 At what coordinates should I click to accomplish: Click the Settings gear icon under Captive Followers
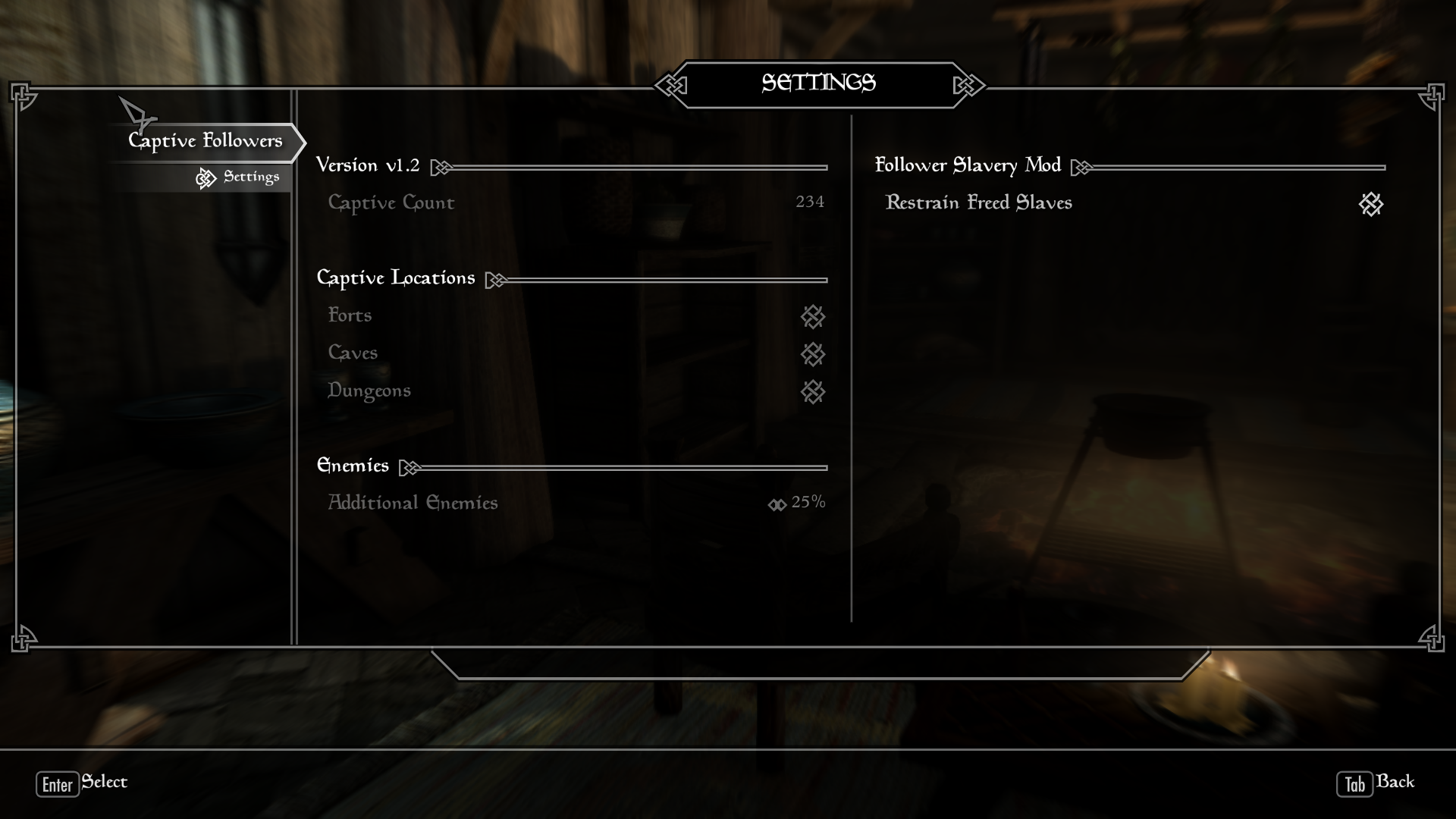tap(206, 178)
